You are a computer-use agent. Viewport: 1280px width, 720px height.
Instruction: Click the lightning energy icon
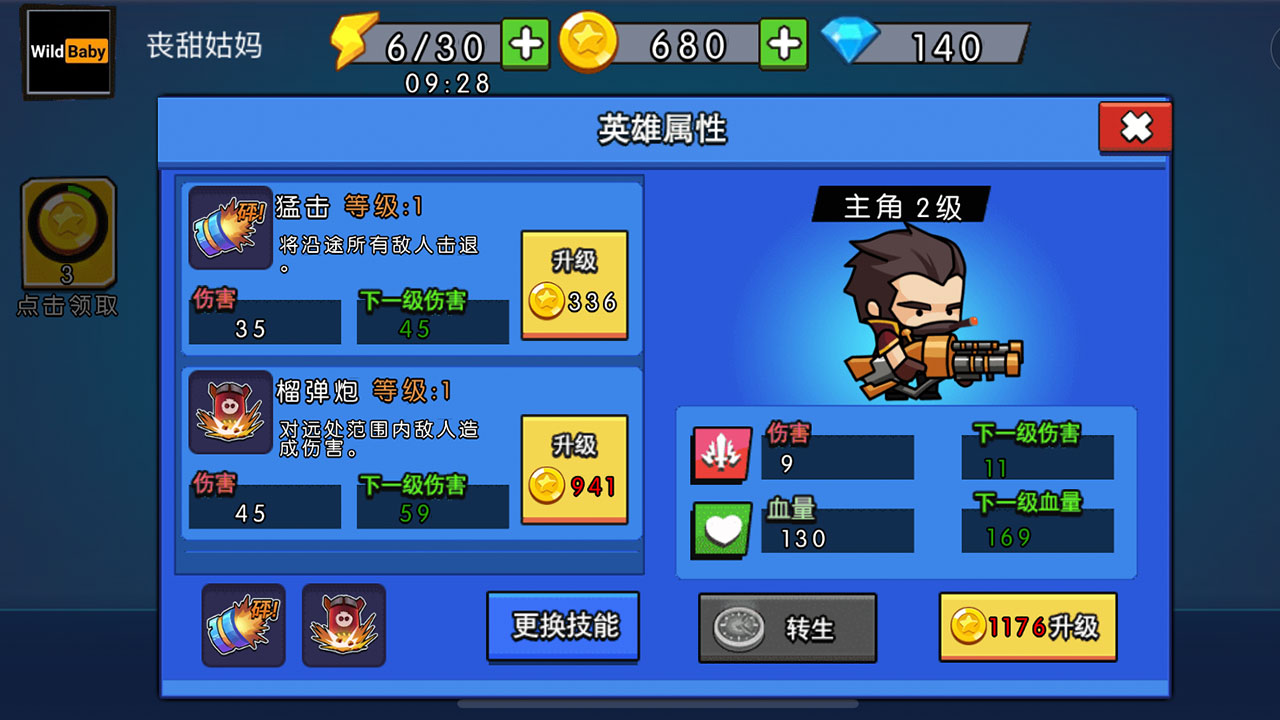[352, 40]
